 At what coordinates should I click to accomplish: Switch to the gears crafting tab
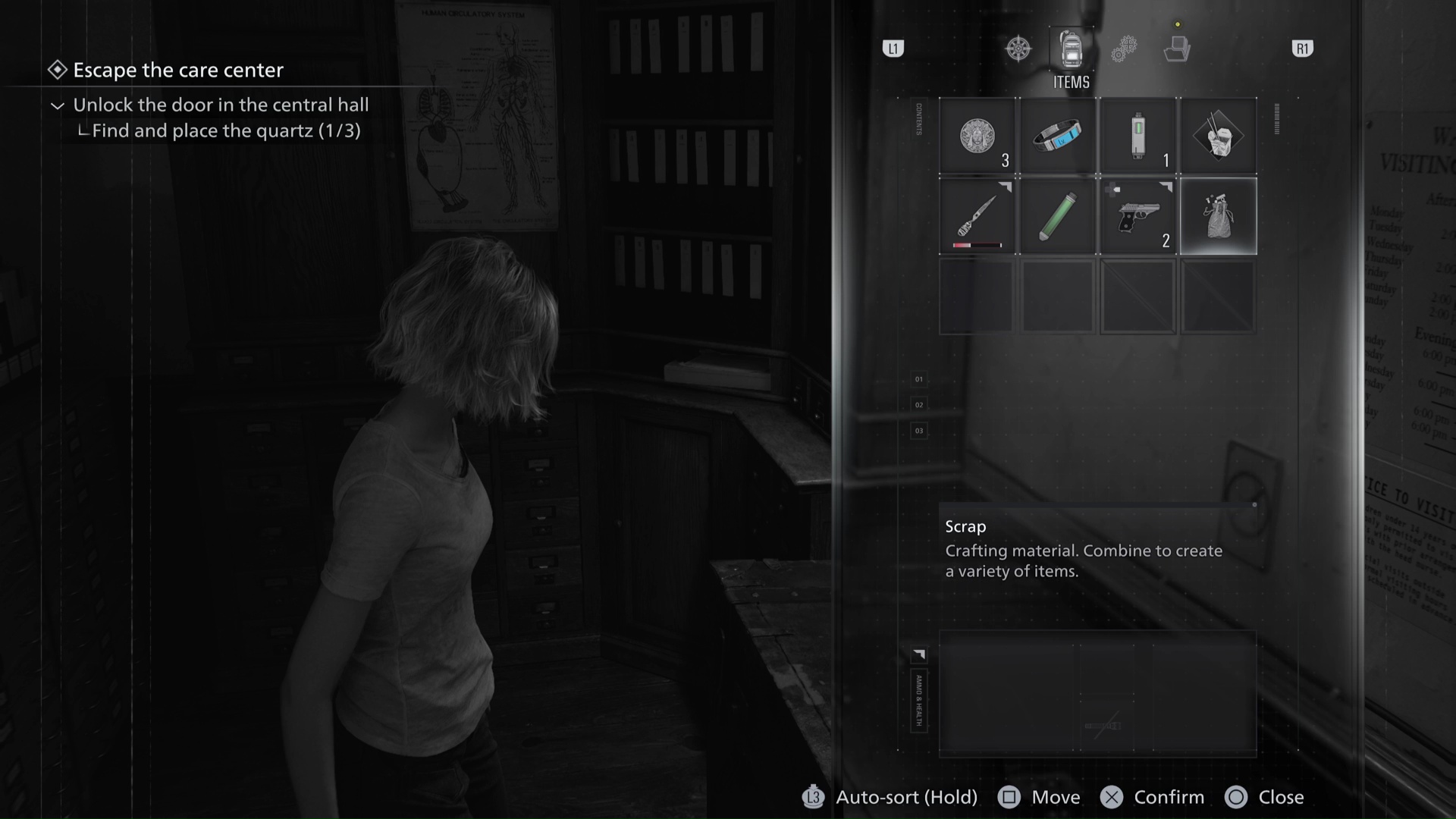[x=1124, y=49]
